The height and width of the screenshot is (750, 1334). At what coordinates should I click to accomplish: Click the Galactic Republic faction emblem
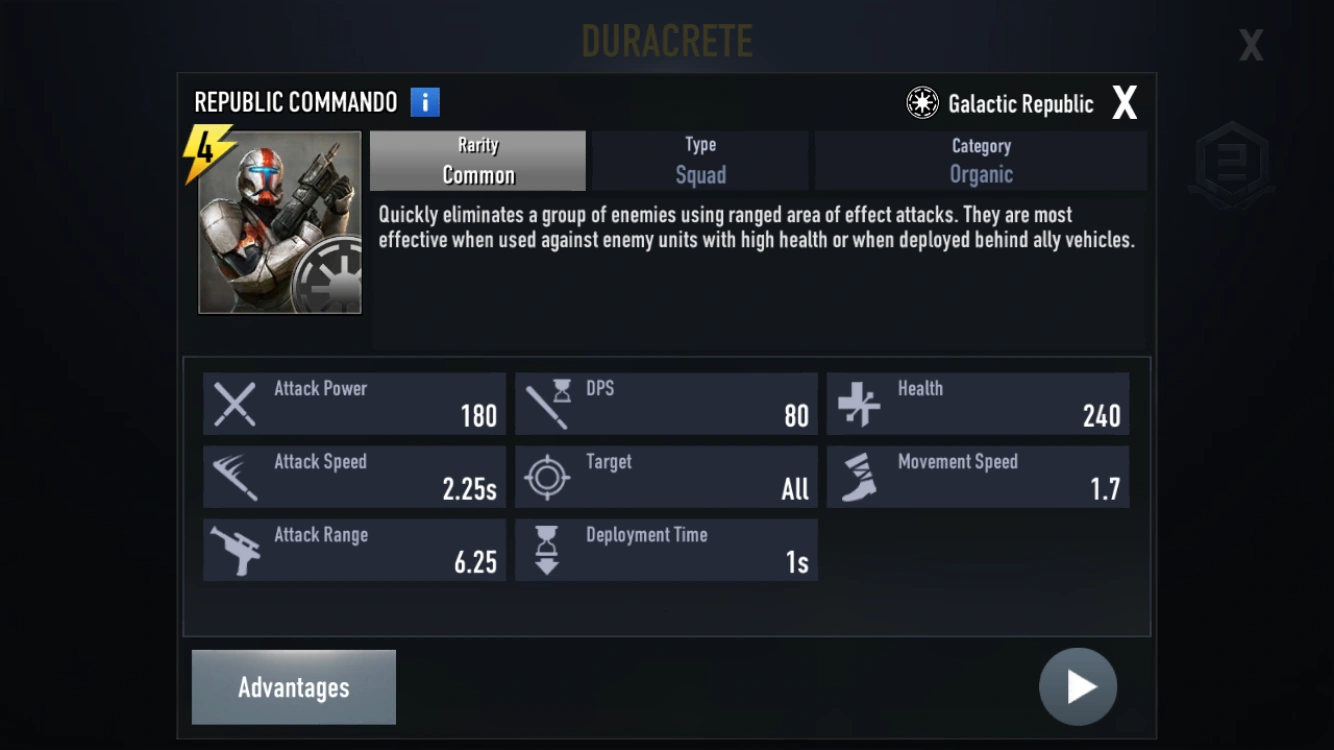click(x=921, y=101)
